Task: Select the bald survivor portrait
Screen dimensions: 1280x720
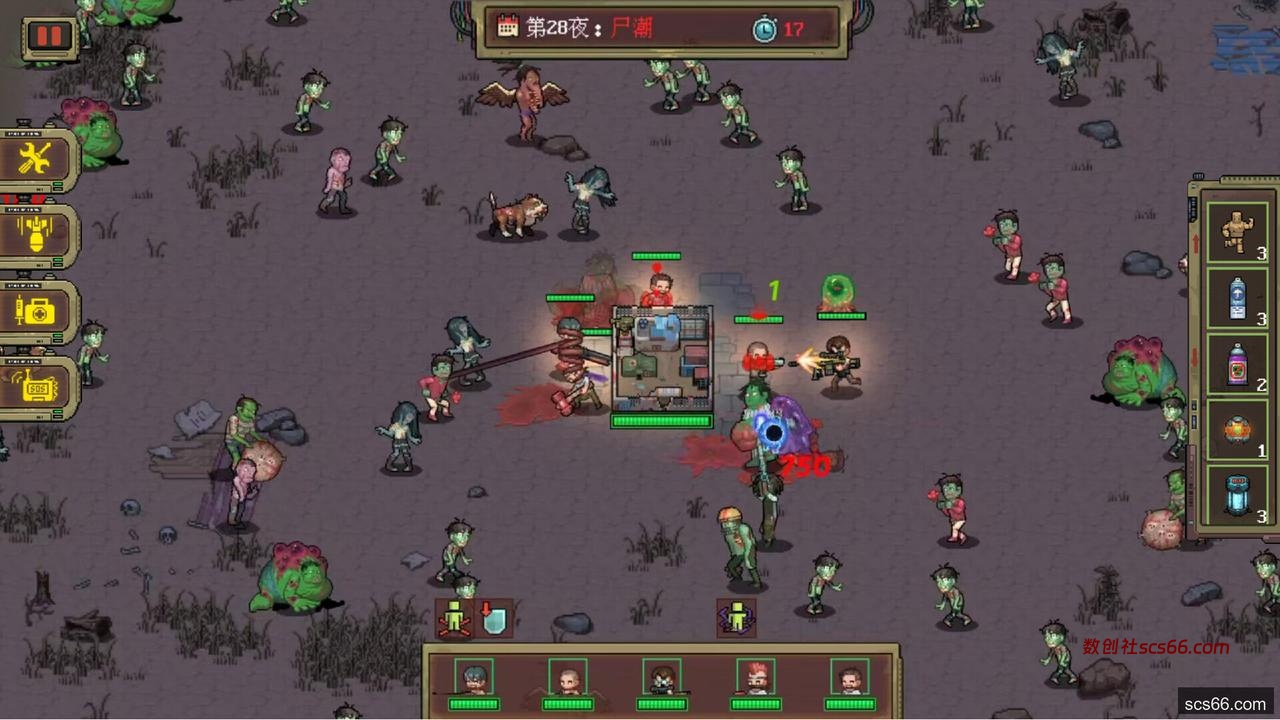Action: coord(568,679)
